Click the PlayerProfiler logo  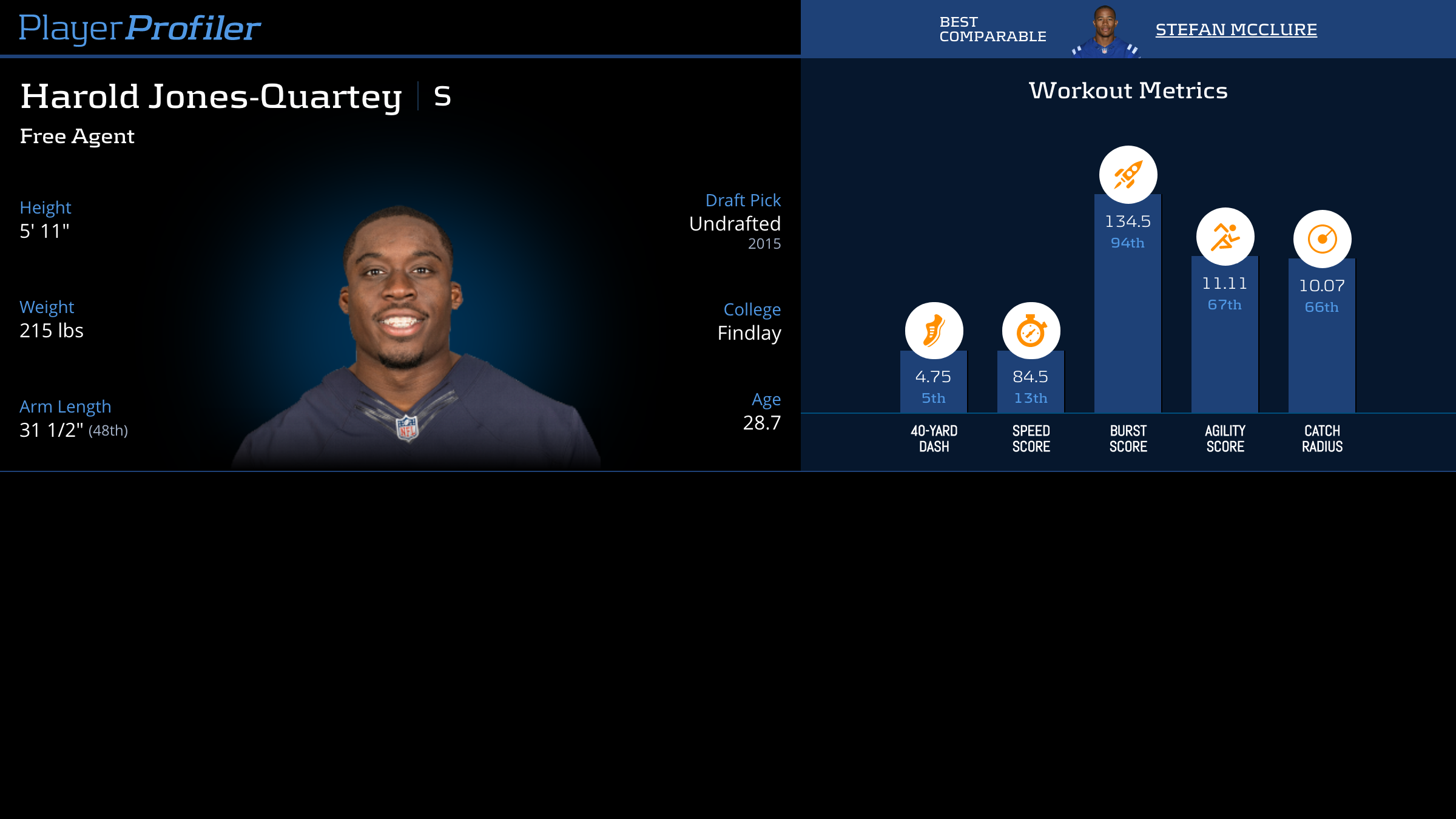click(140, 29)
